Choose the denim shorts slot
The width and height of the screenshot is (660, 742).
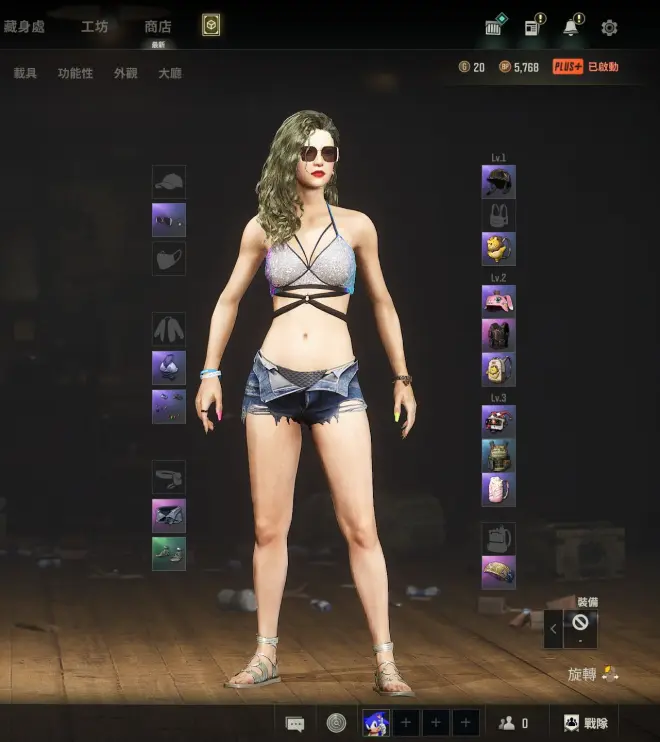pyautogui.click(x=169, y=515)
